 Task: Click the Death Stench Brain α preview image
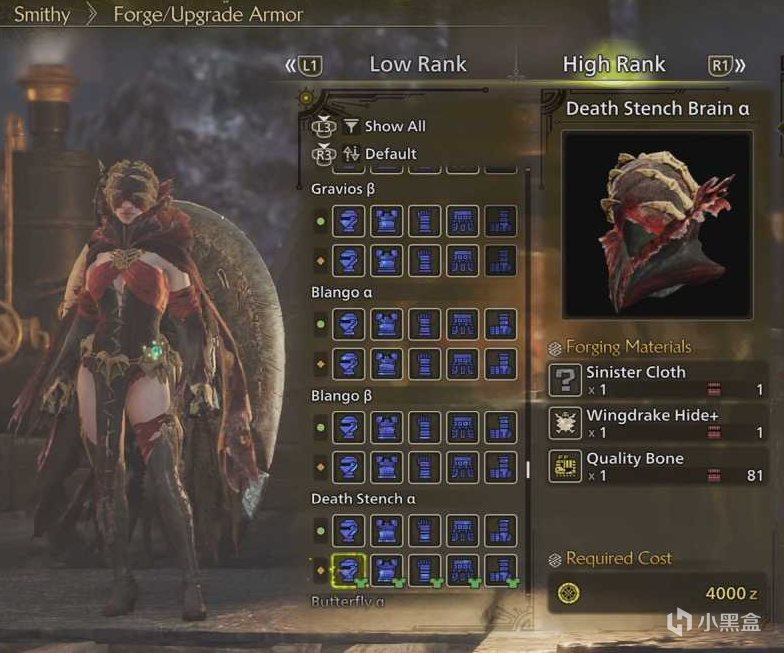tap(656, 225)
